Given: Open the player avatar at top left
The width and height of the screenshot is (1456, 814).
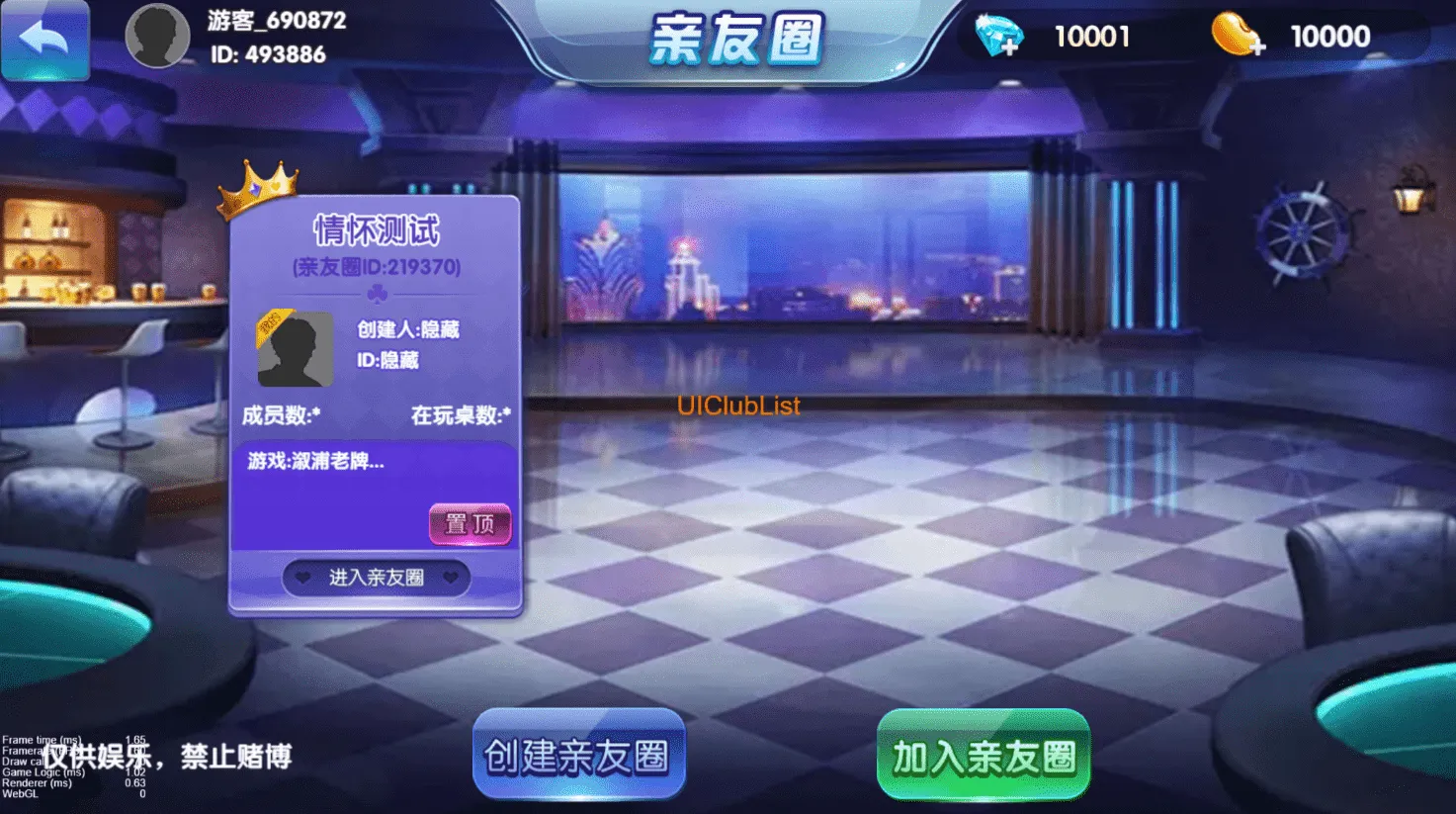Looking at the screenshot, I should pyautogui.click(x=157, y=34).
